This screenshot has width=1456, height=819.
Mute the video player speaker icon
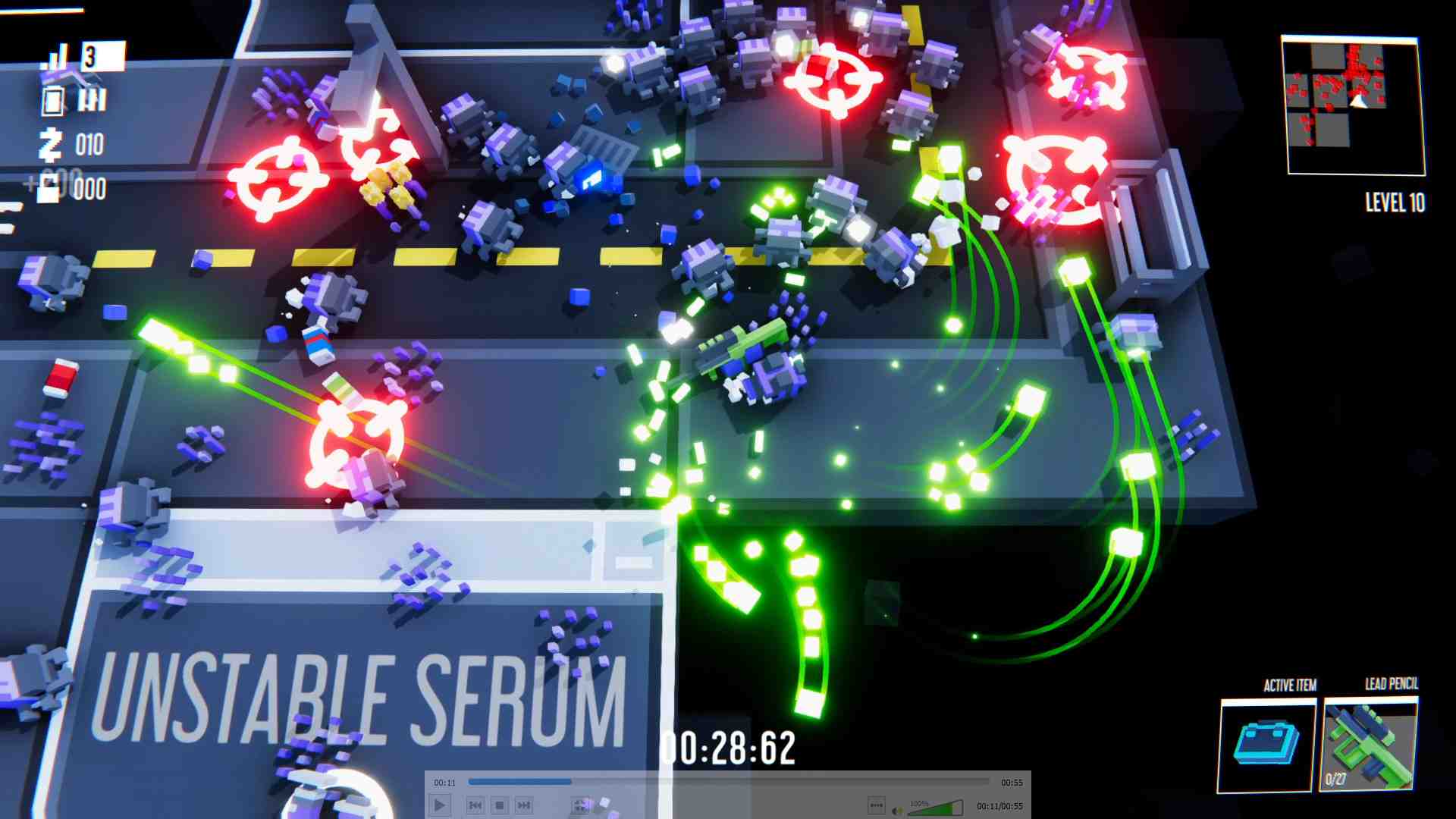pos(897,811)
